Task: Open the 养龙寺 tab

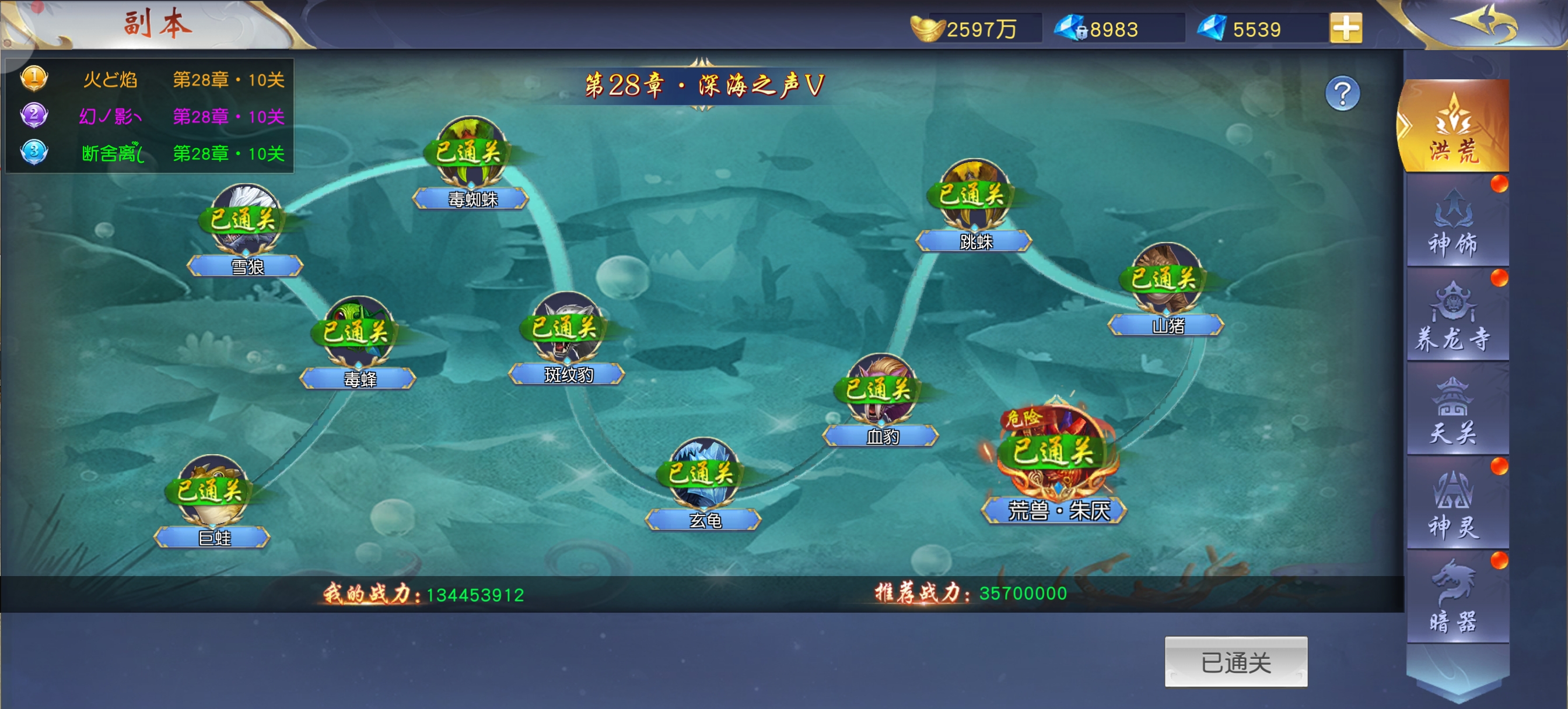Action: [x=1453, y=317]
